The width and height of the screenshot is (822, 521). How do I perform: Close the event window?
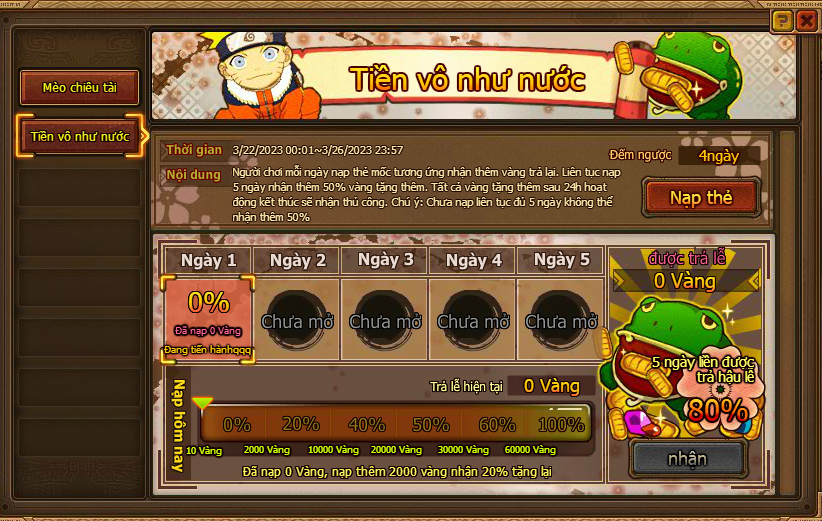point(806,20)
